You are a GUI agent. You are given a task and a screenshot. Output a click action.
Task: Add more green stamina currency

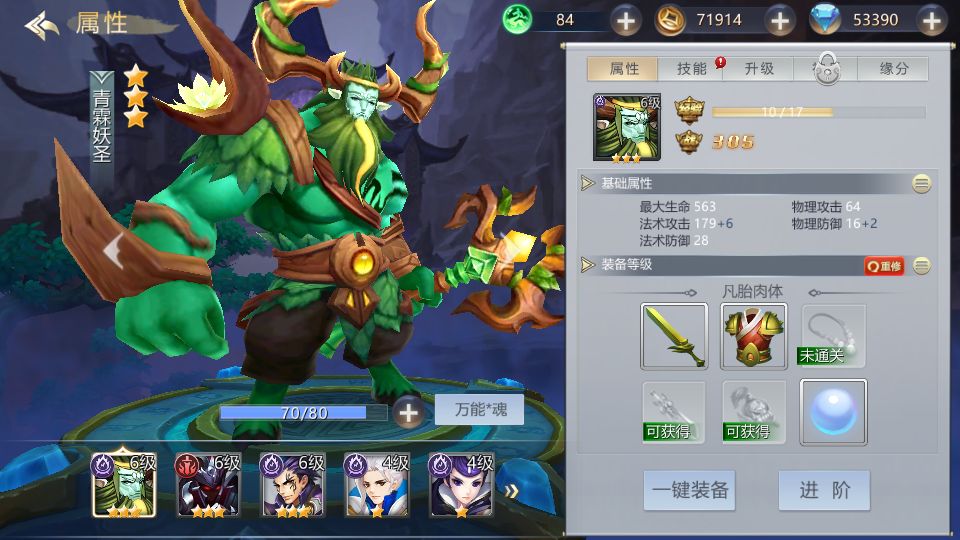click(625, 19)
